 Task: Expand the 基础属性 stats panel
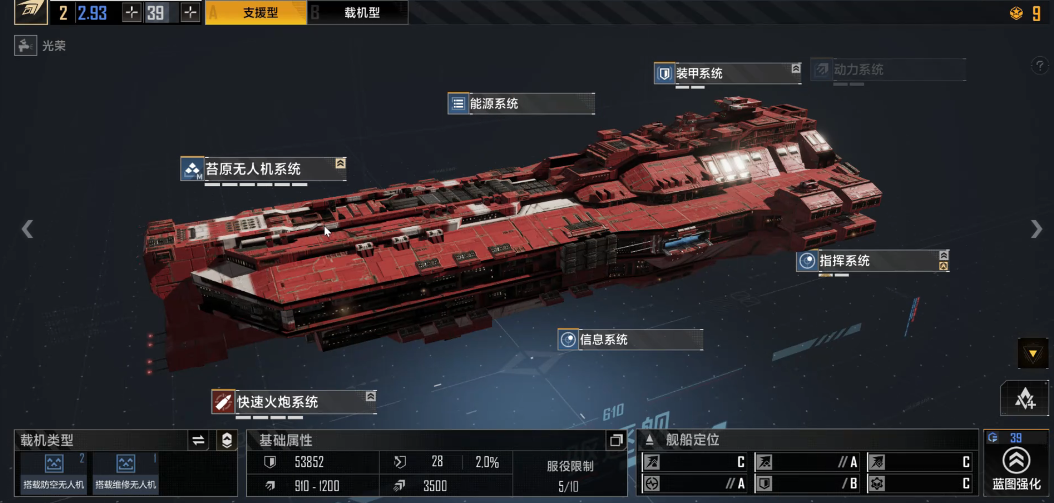pyautogui.click(x=616, y=440)
